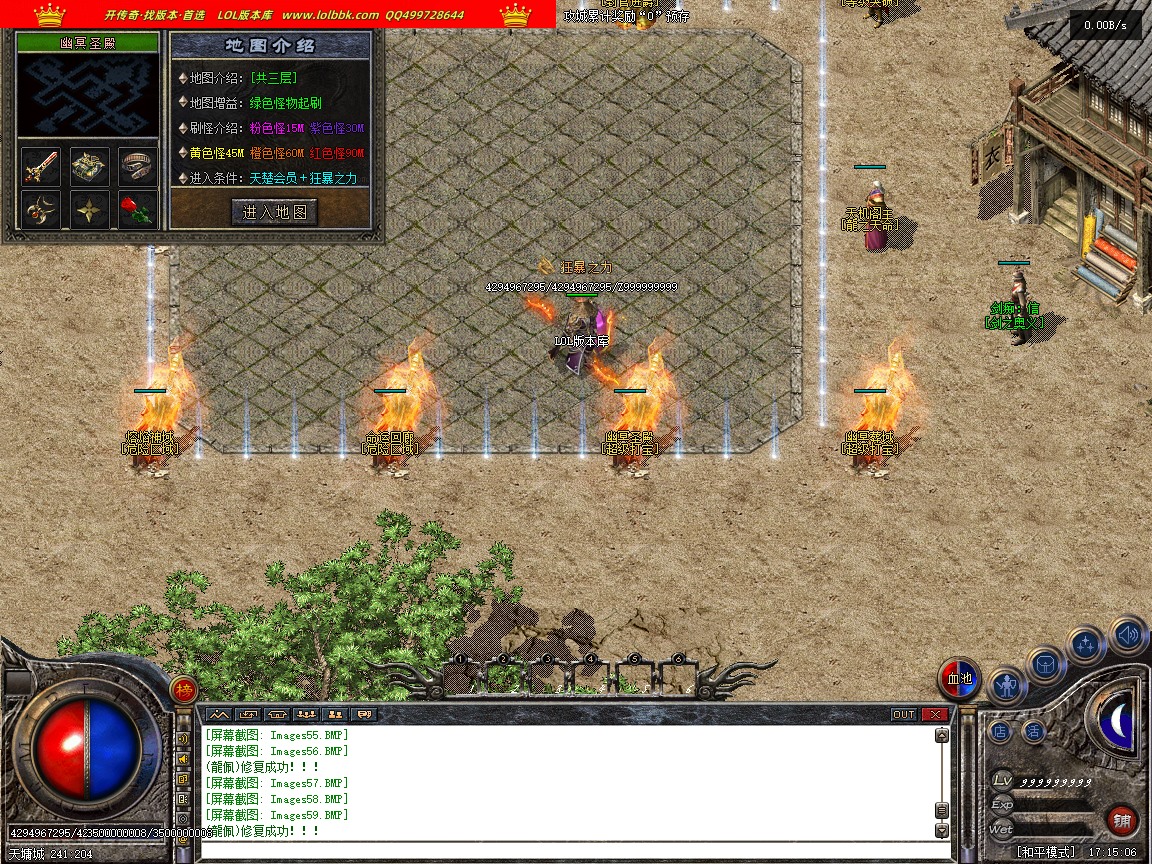Open the bag inventory icon
Viewport: 1152px width, 864px height.
(1045, 663)
